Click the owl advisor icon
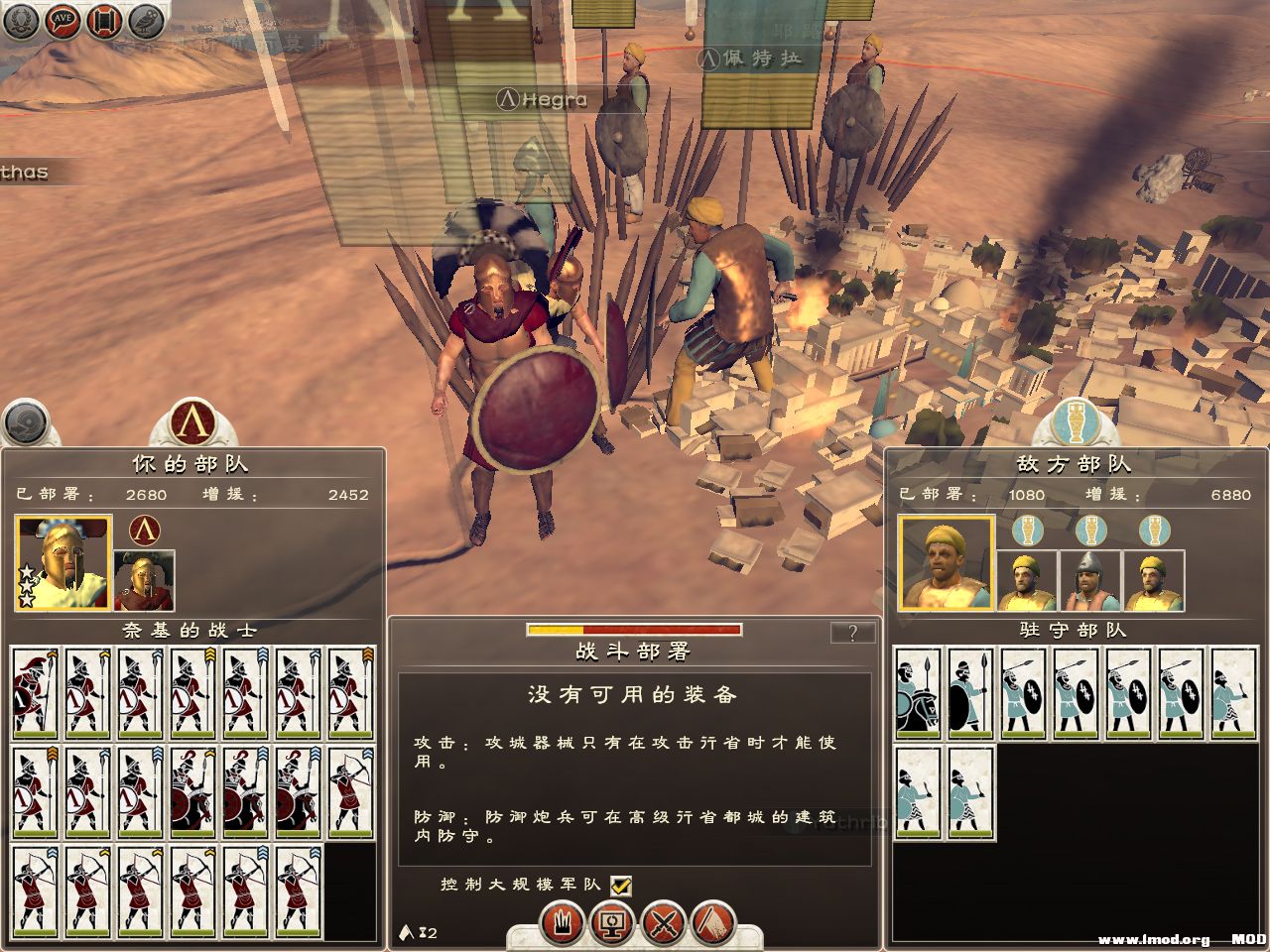The height and width of the screenshot is (952, 1270). click(147, 20)
